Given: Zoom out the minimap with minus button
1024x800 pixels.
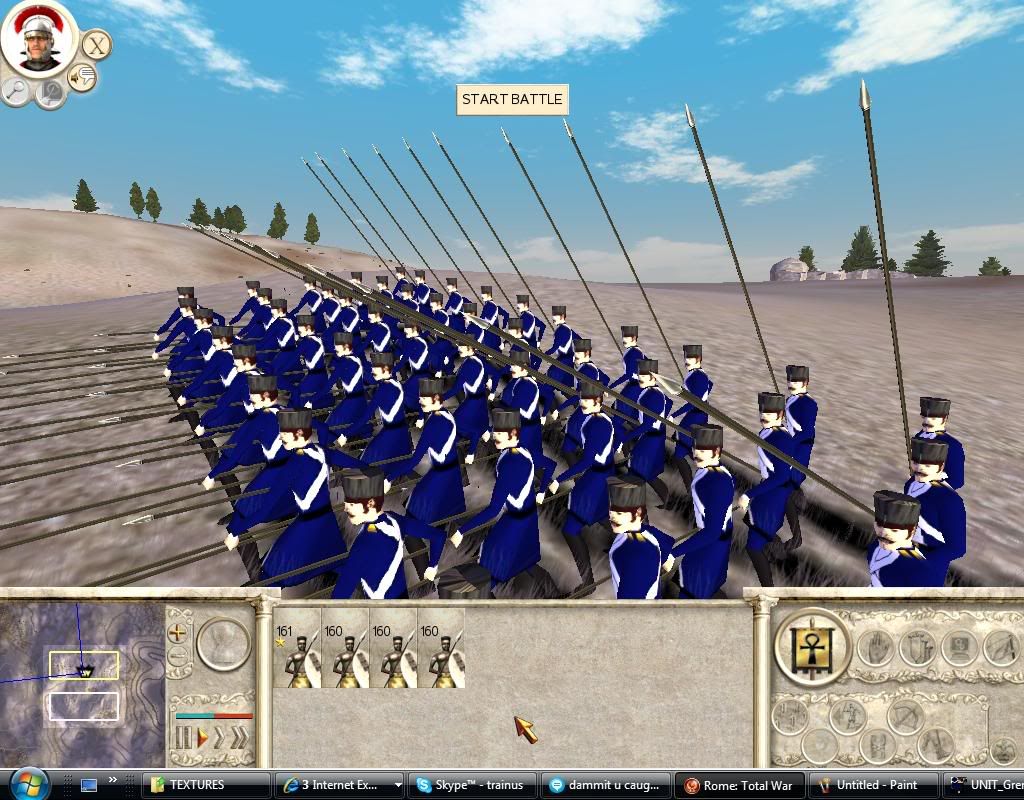Looking at the screenshot, I should 178,656.
